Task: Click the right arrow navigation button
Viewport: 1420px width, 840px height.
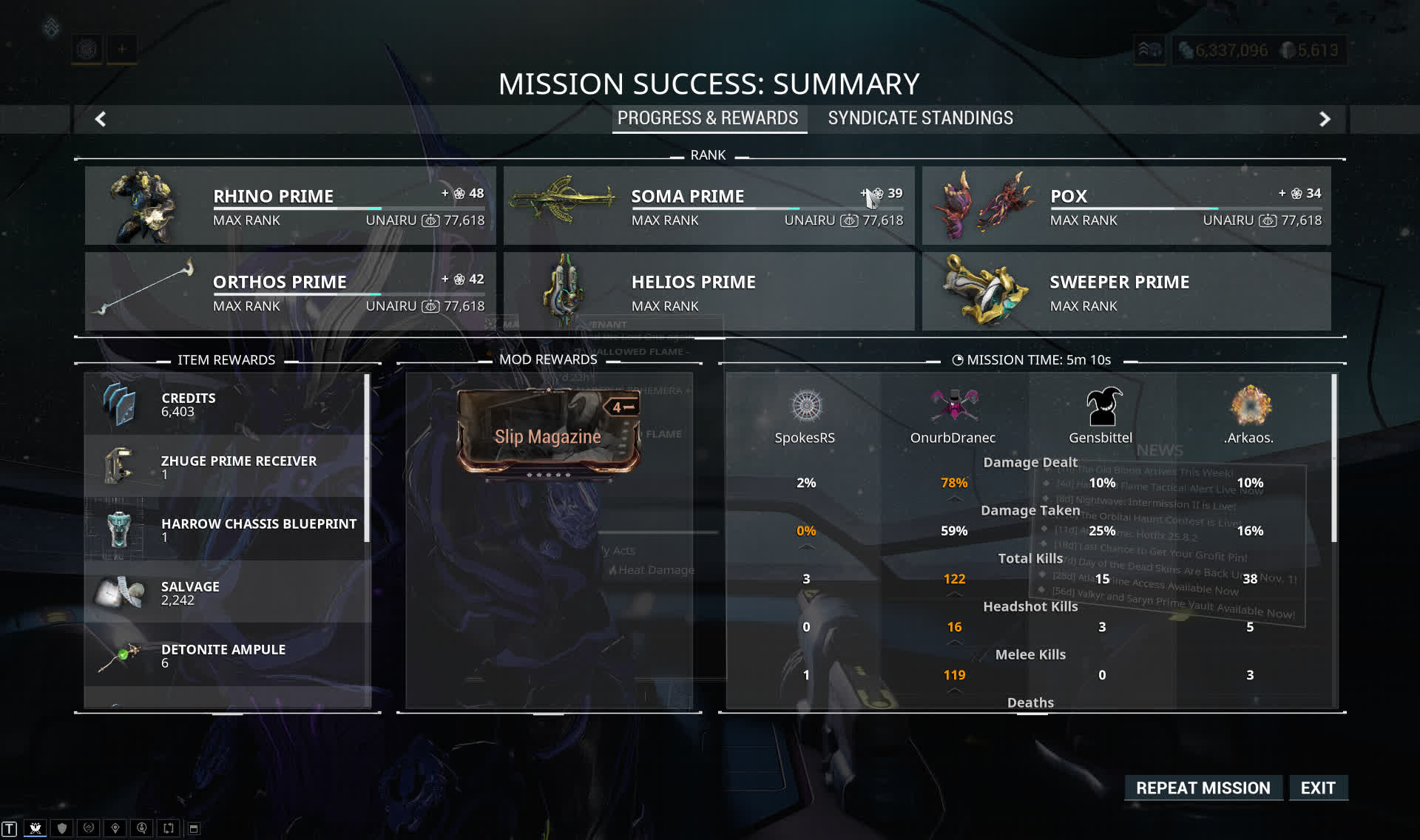Action: (x=1325, y=119)
